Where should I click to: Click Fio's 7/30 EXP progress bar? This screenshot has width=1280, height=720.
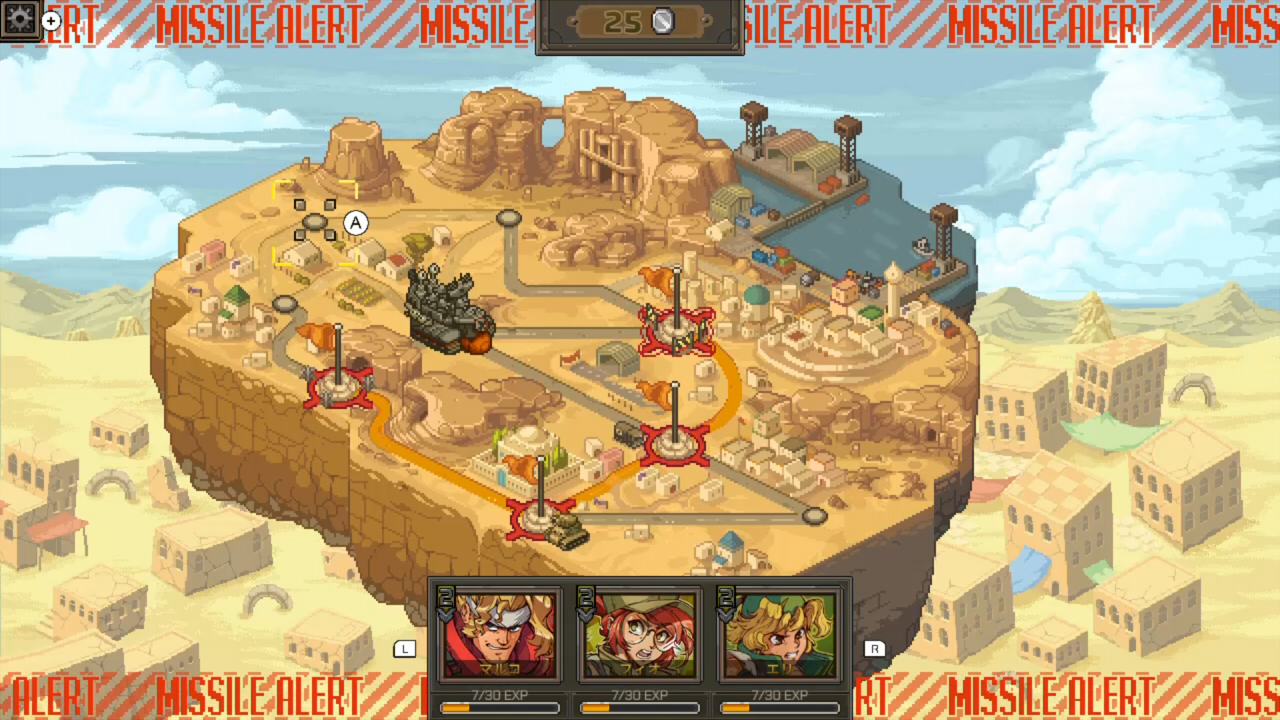tap(639, 707)
